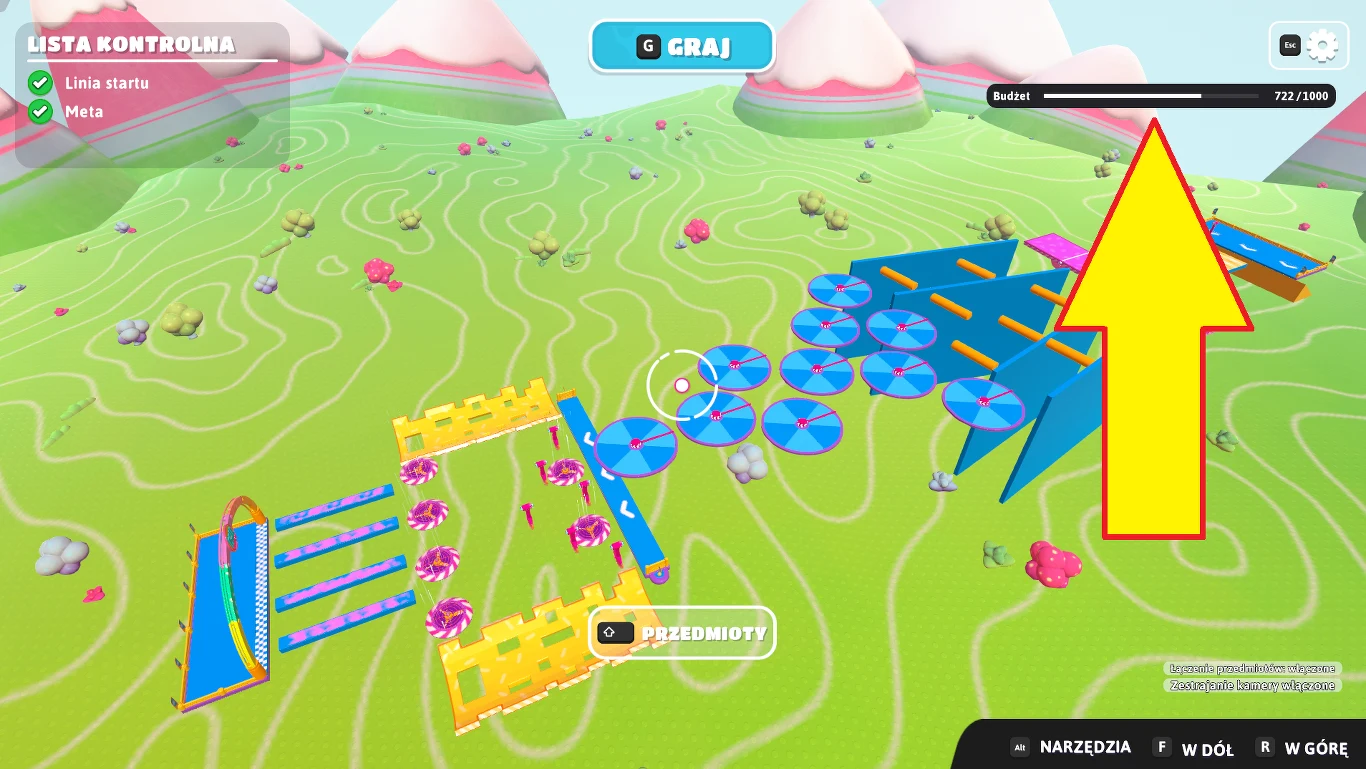Open the PRZEDMIOTY items panel
The height and width of the screenshot is (769, 1366).
click(x=682, y=633)
